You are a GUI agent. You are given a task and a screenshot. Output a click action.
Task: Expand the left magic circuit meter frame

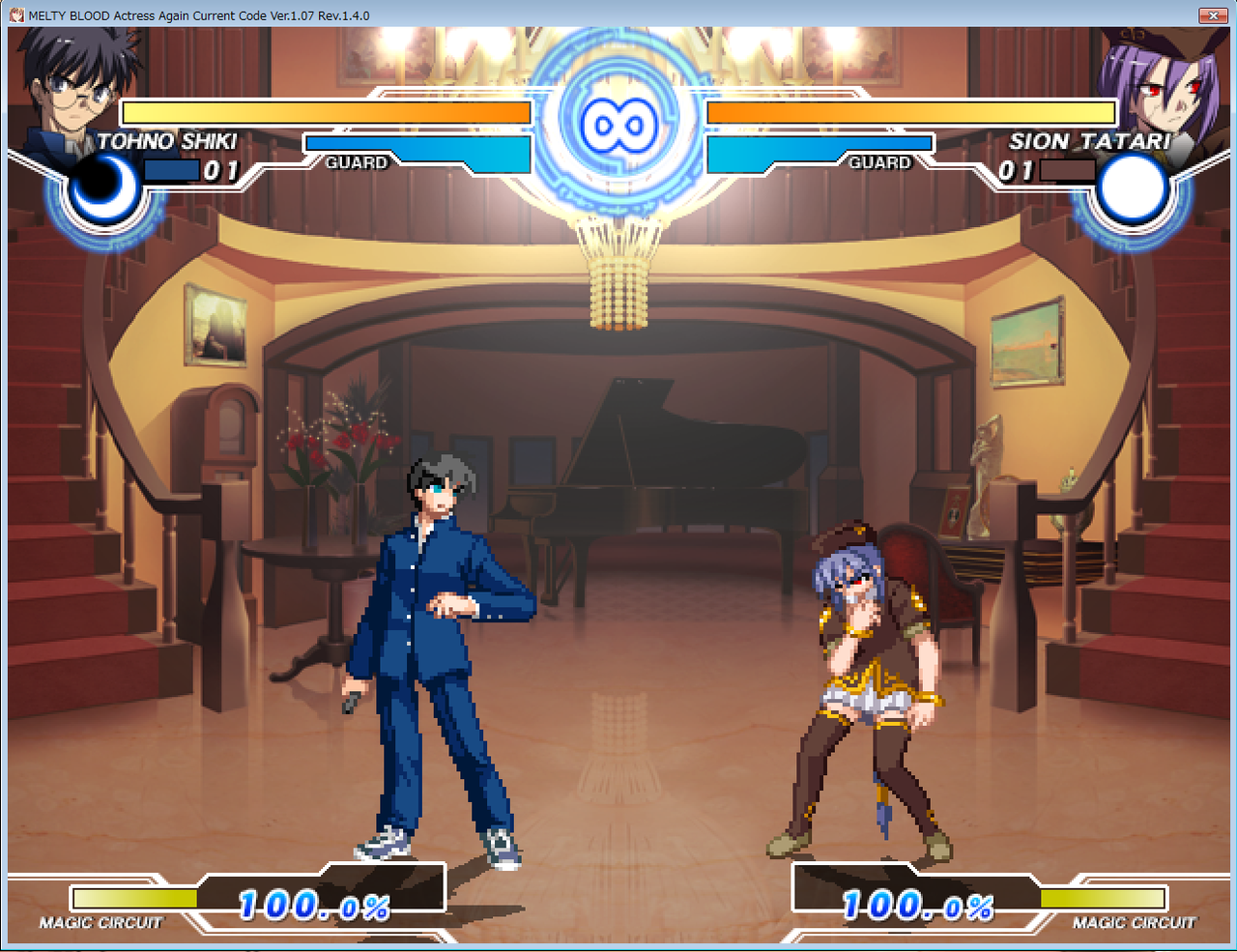[135, 896]
